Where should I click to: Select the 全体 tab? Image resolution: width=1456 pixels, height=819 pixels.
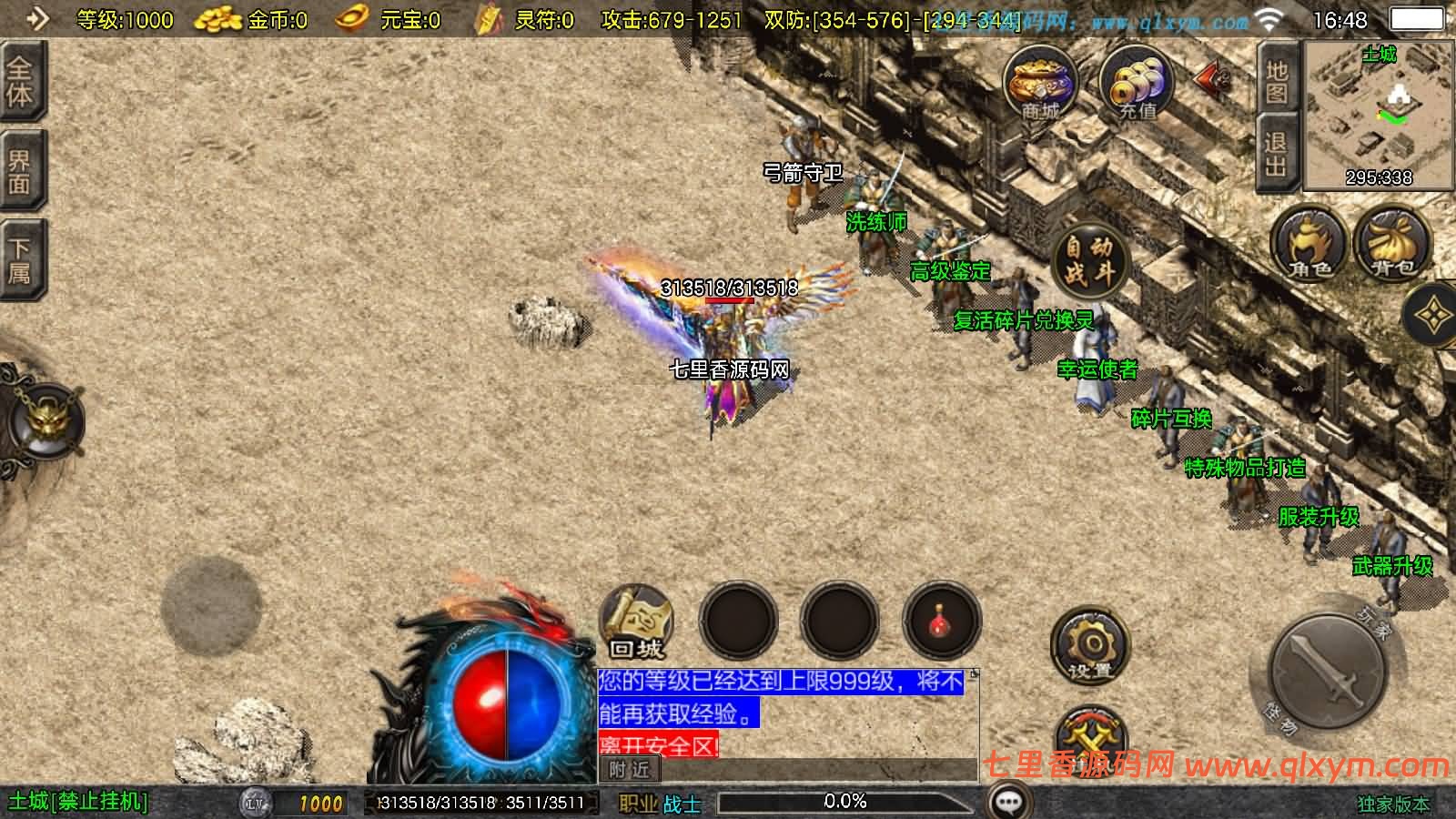20,82
